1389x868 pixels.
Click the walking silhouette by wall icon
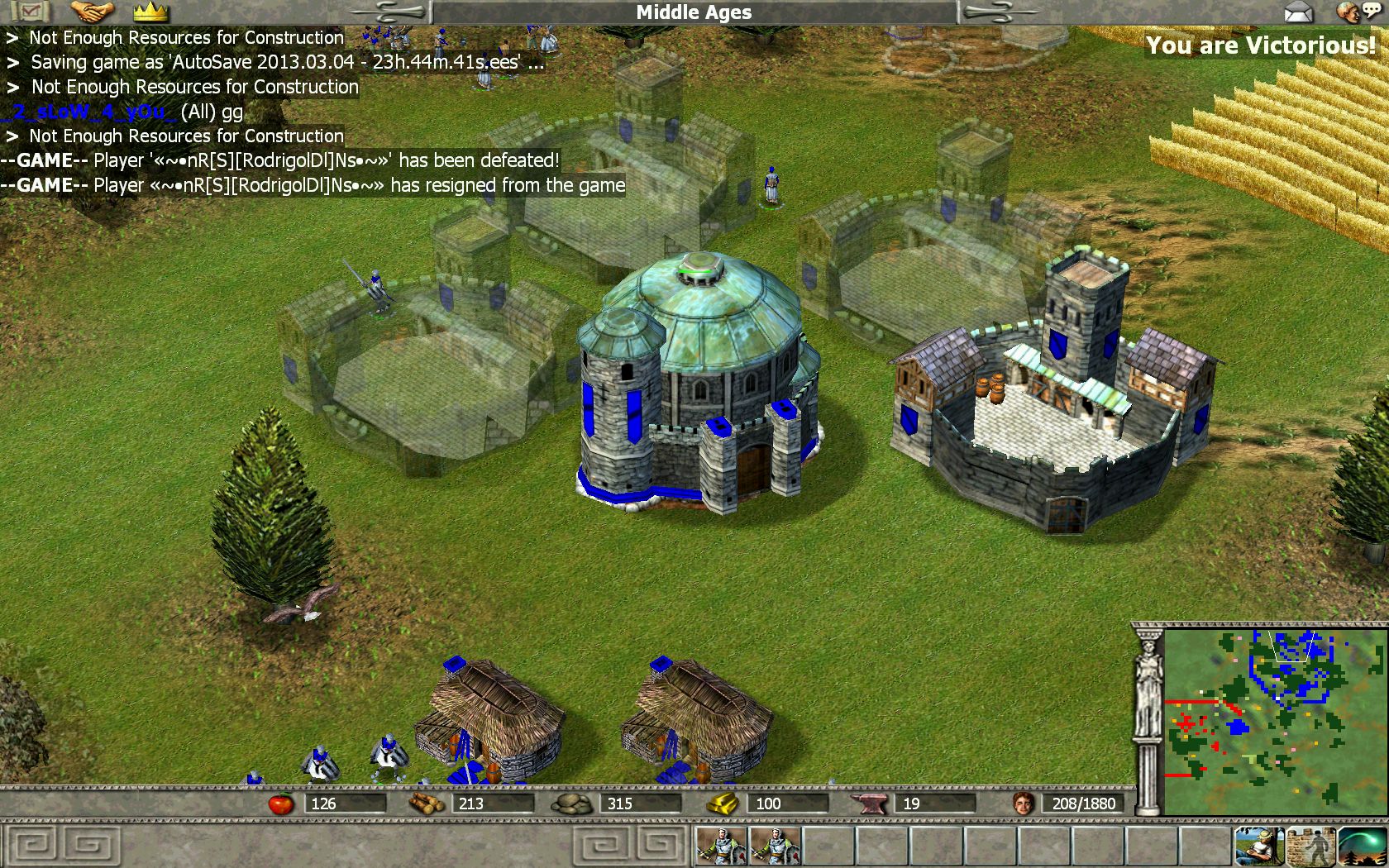[x=1310, y=846]
